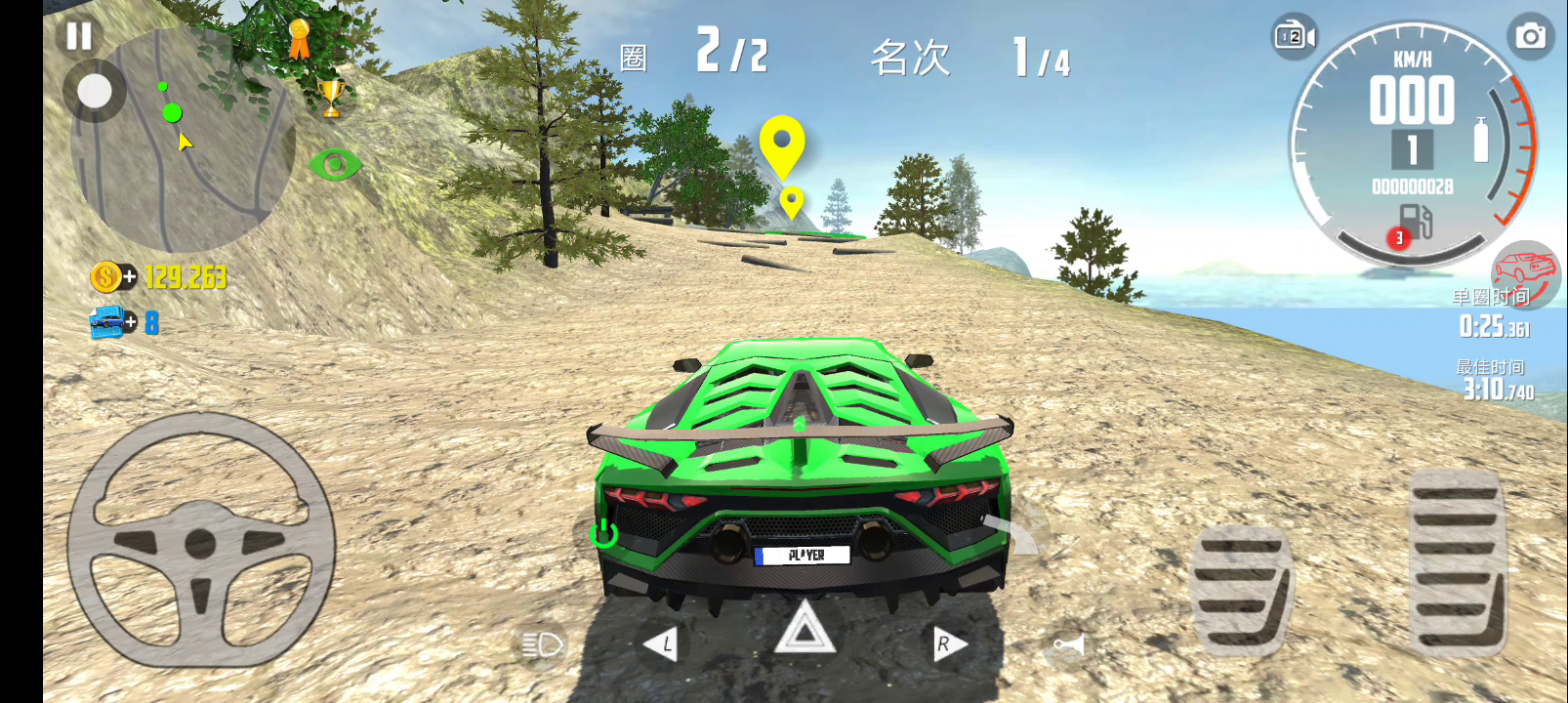Honk the horn
Image resolution: width=1568 pixels, height=703 pixels.
(1068, 645)
